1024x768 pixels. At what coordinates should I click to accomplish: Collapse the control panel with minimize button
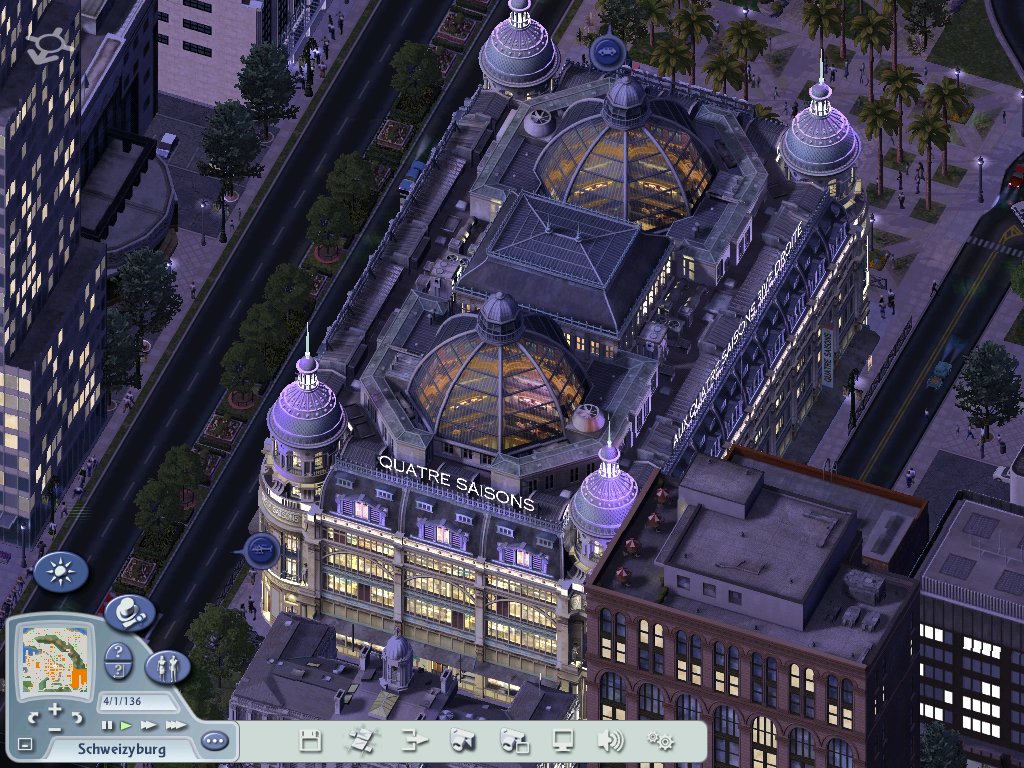(25, 745)
